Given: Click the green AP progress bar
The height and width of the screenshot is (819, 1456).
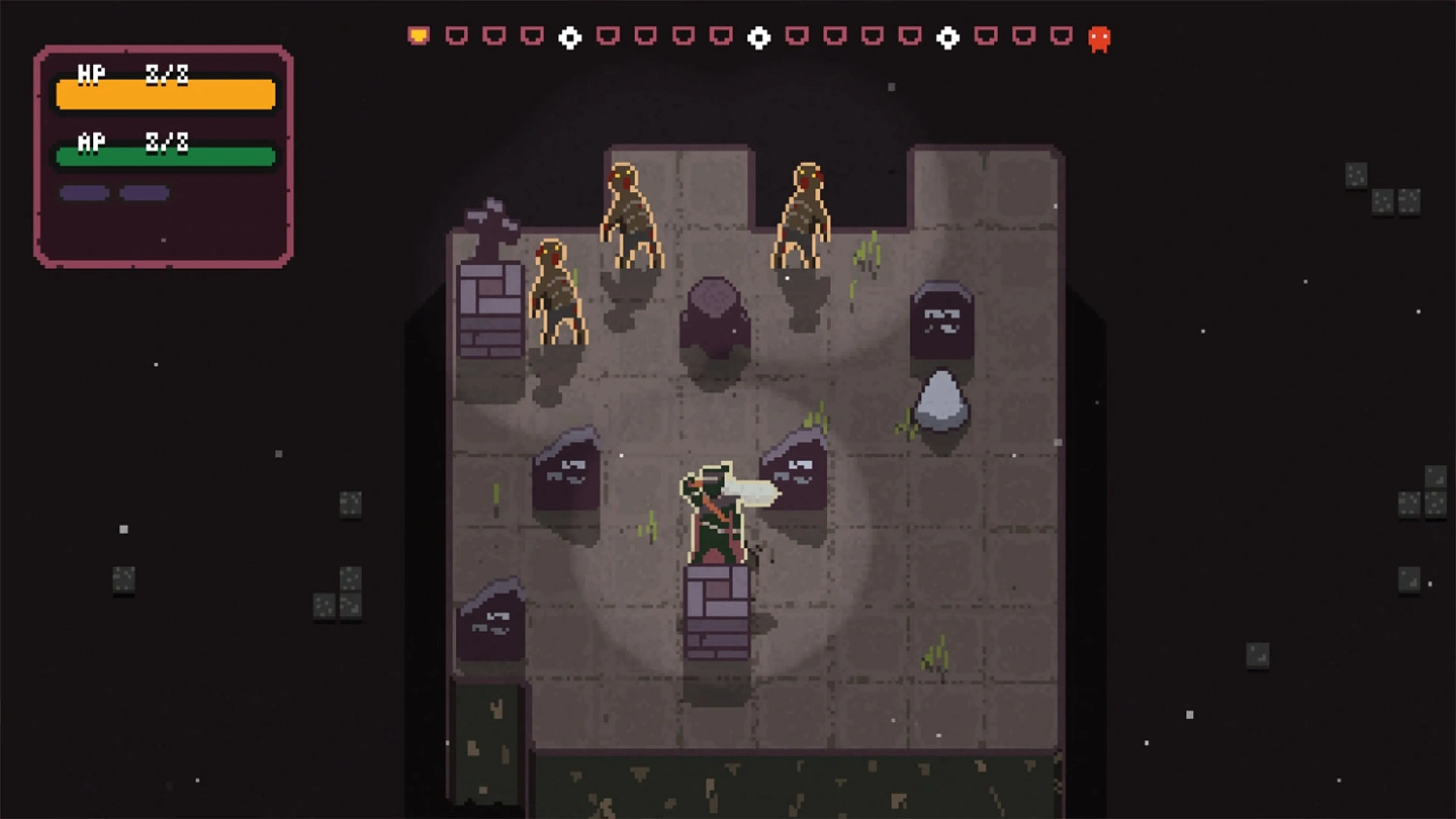Looking at the screenshot, I should tap(165, 156).
